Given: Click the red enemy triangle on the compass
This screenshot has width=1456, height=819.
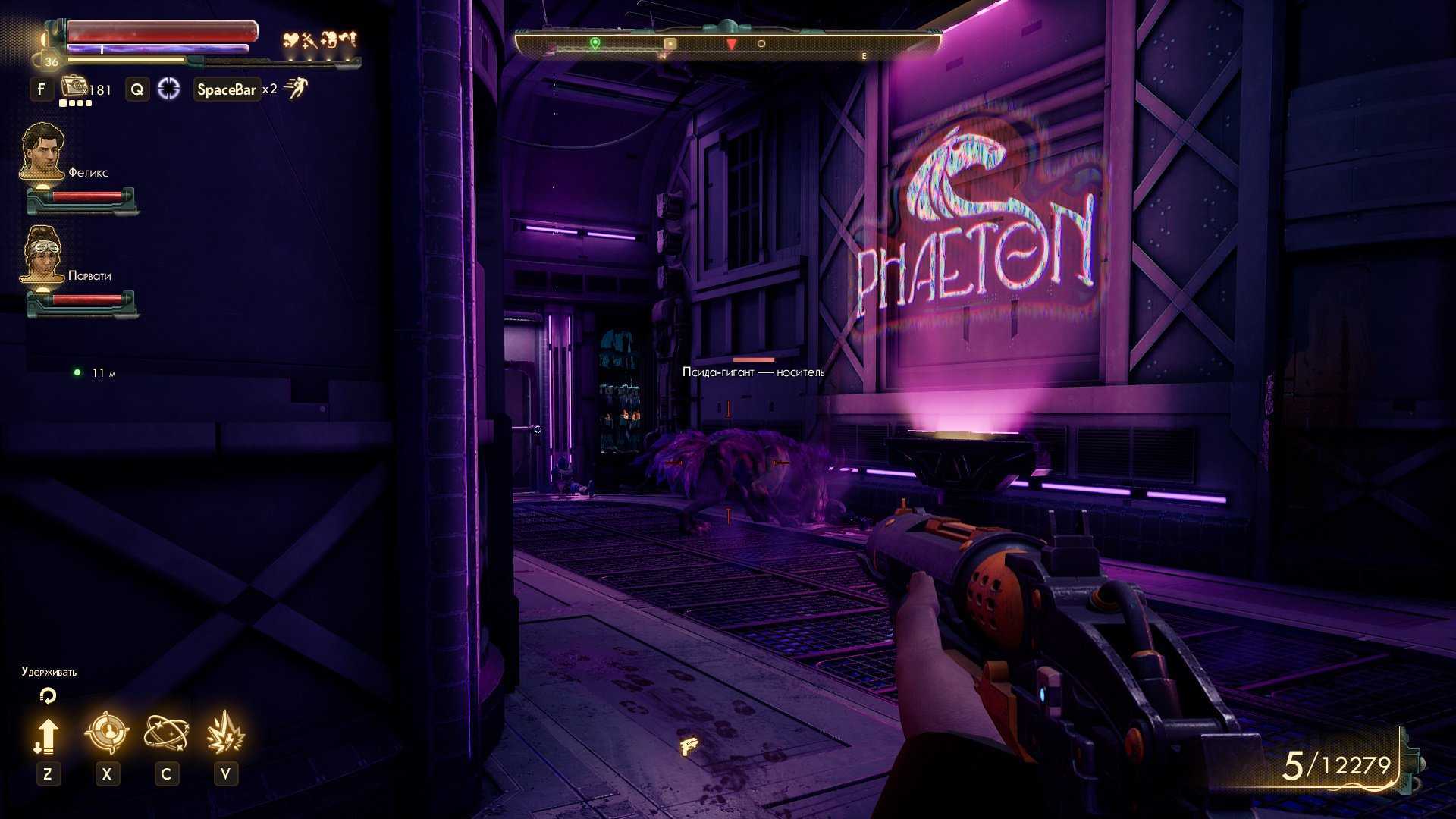Looking at the screenshot, I should (x=731, y=45).
